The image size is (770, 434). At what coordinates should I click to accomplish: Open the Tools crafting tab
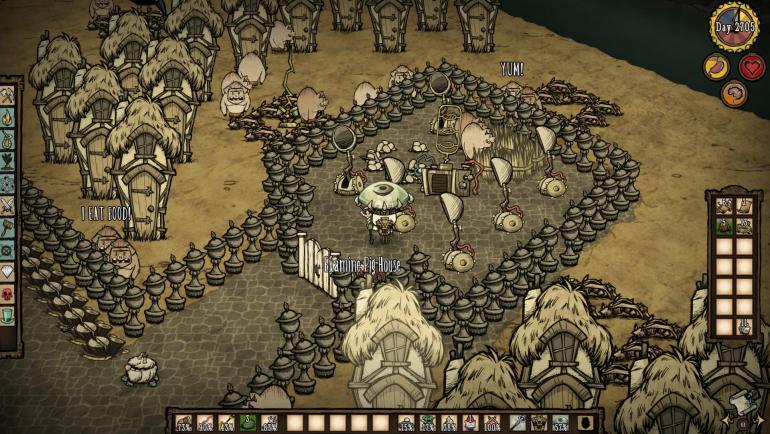coord(8,96)
